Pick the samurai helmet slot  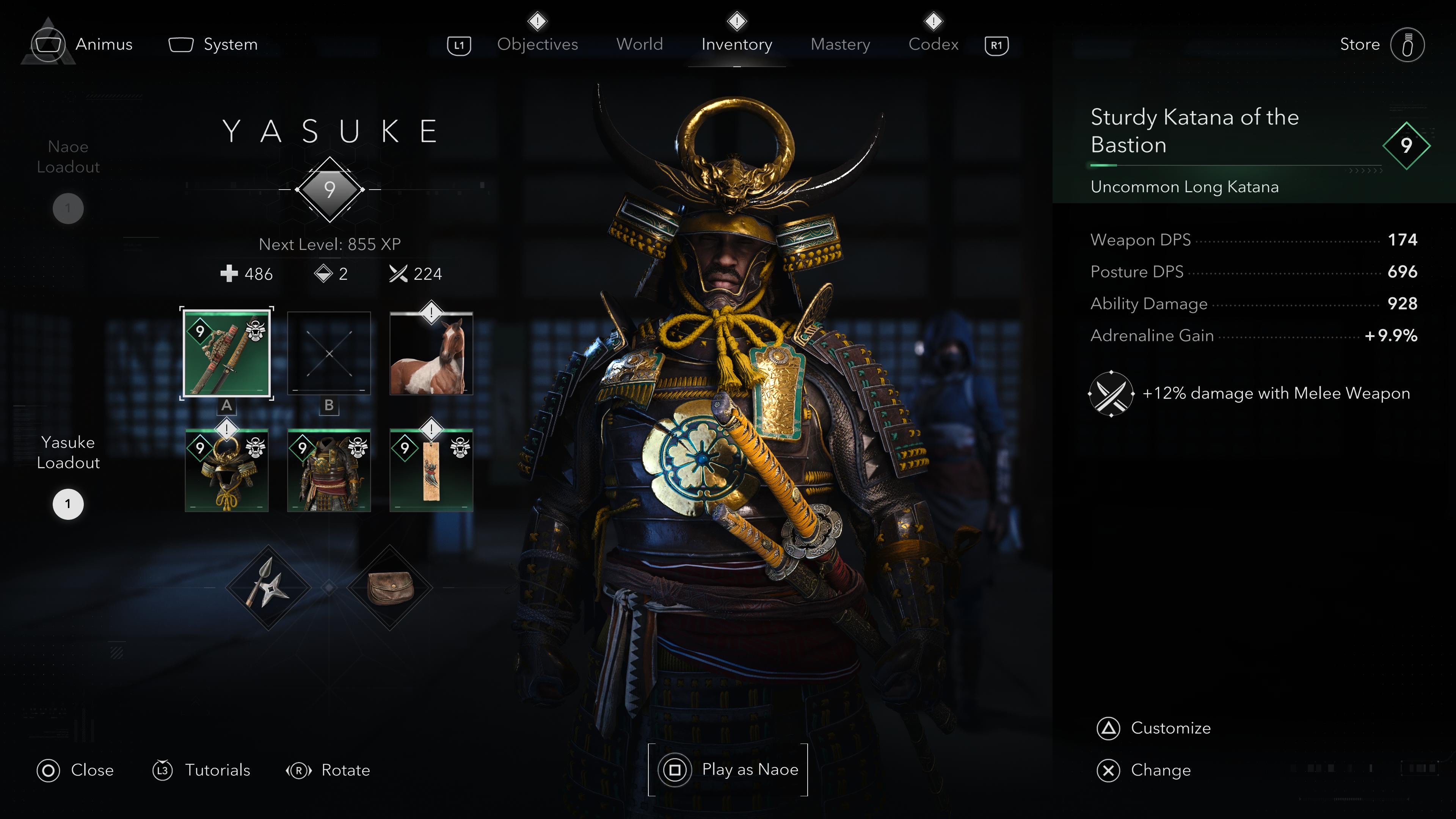point(227,470)
